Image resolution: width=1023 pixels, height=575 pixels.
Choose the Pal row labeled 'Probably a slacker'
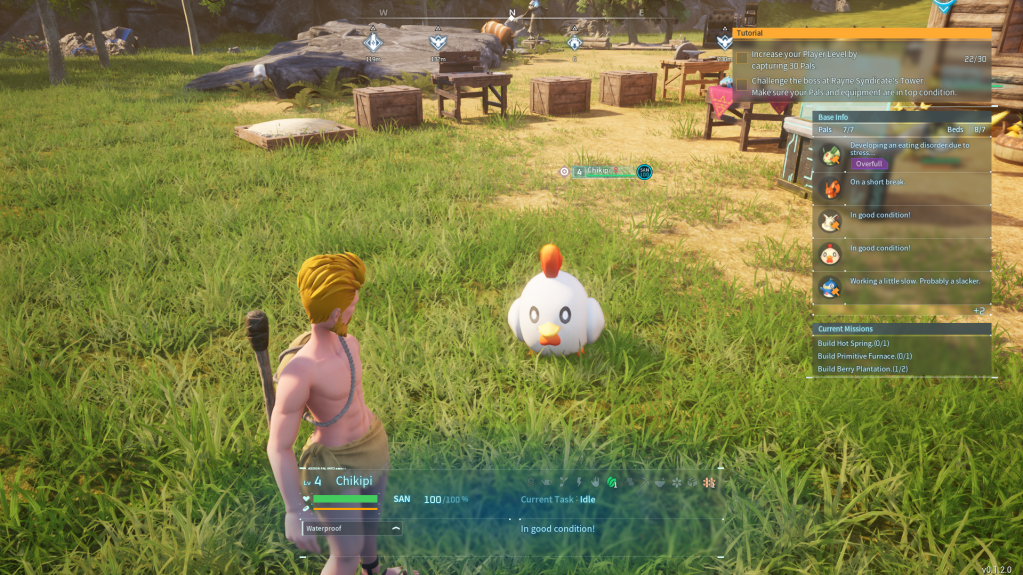pos(900,286)
